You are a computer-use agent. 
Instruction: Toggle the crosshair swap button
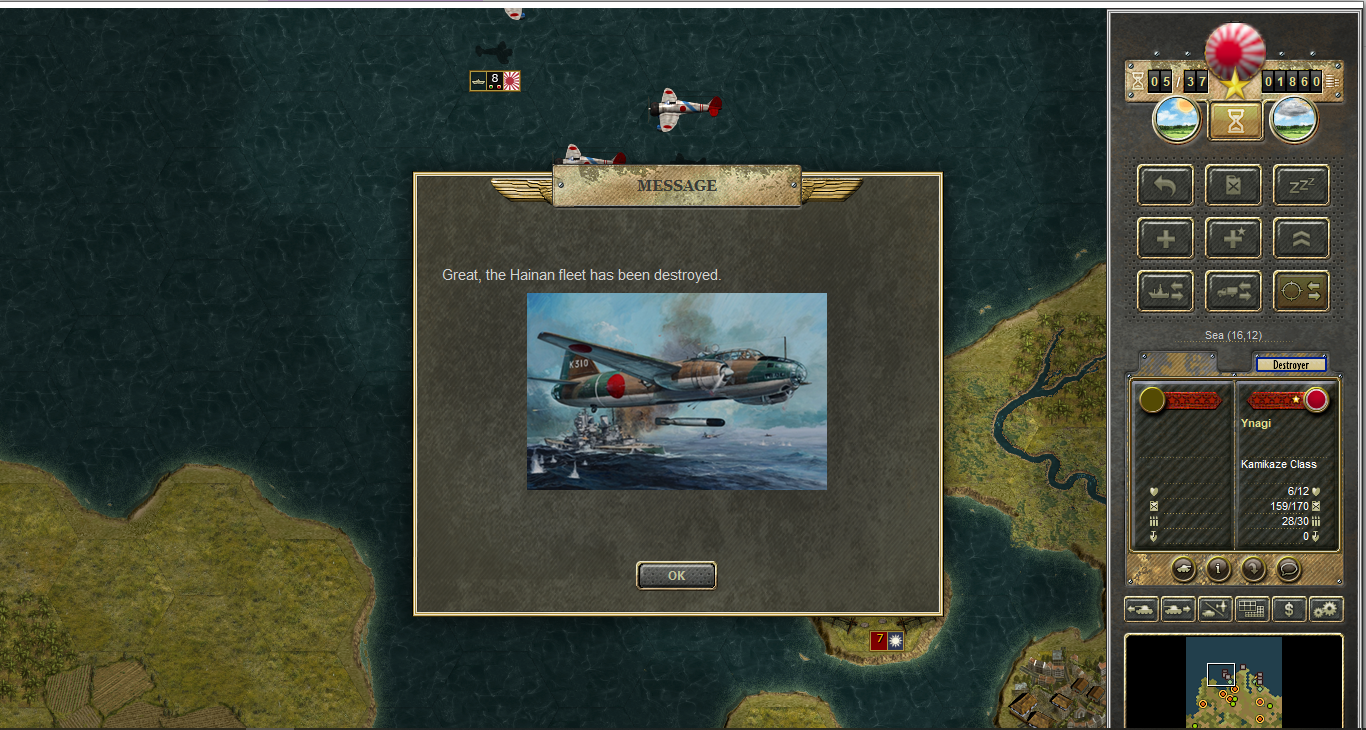[1301, 291]
